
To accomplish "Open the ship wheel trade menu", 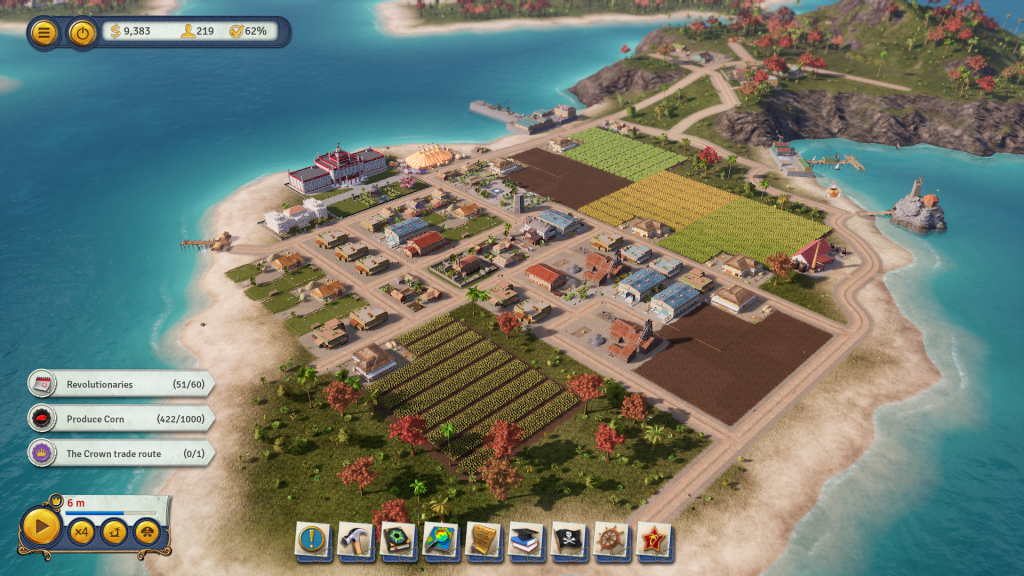I will click(x=611, y=540).
